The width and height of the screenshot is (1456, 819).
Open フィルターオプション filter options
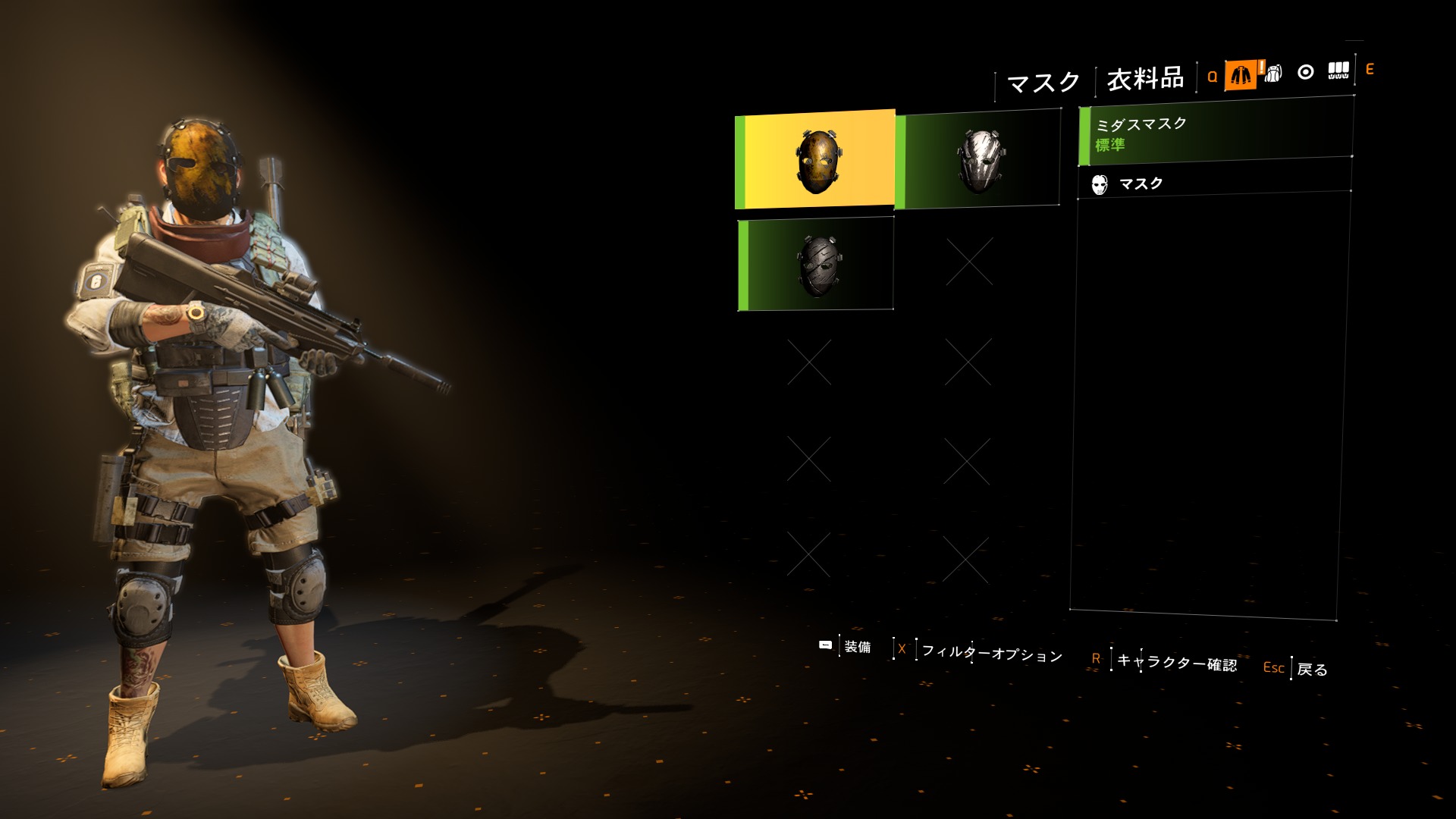pos(991,653)
